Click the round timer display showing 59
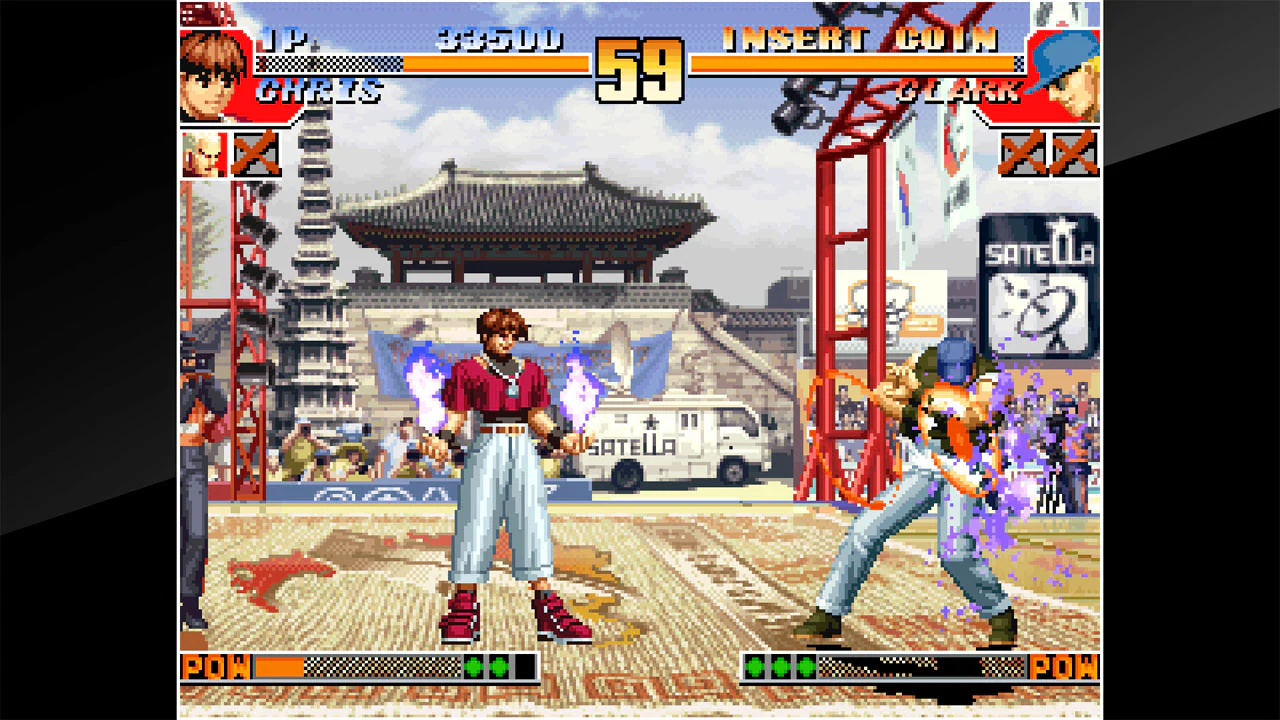The width and height of the screenshot is (1280, 720). pos(640,68)
